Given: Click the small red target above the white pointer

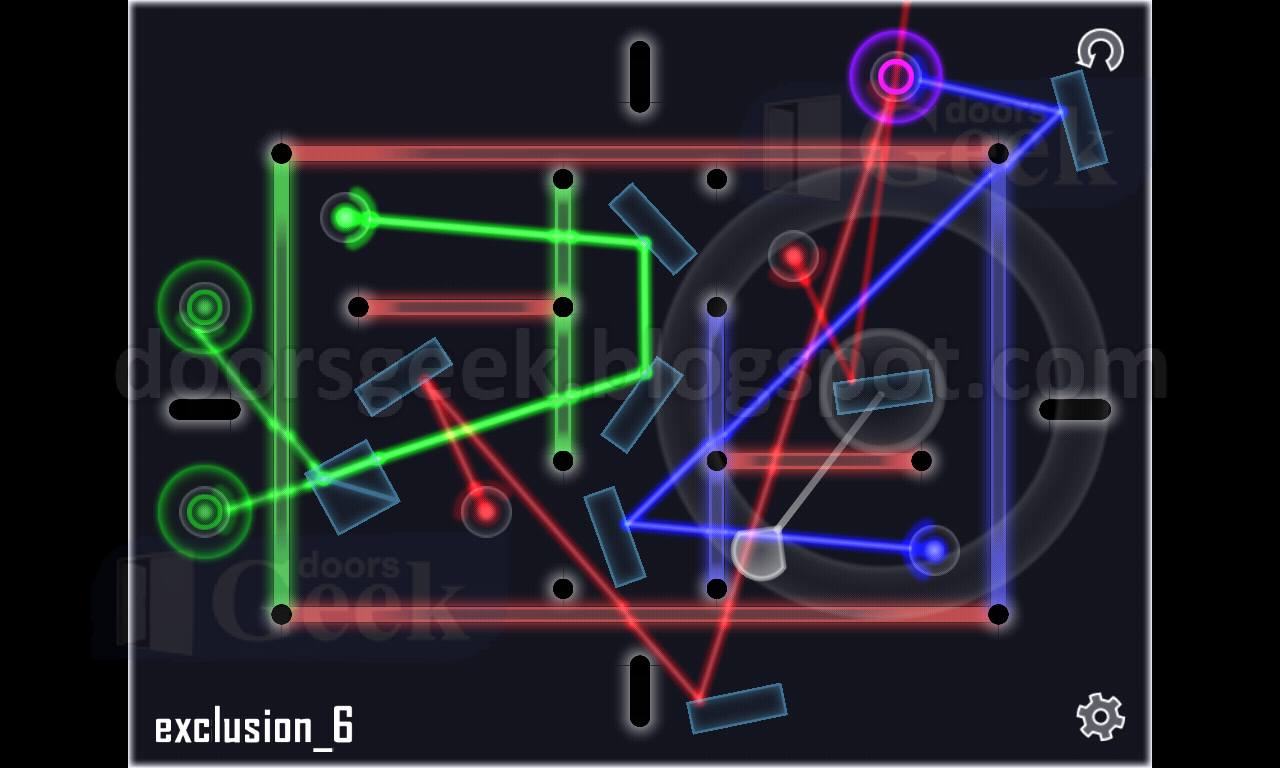Looking at the screenshot, I should tap(793, 258).
